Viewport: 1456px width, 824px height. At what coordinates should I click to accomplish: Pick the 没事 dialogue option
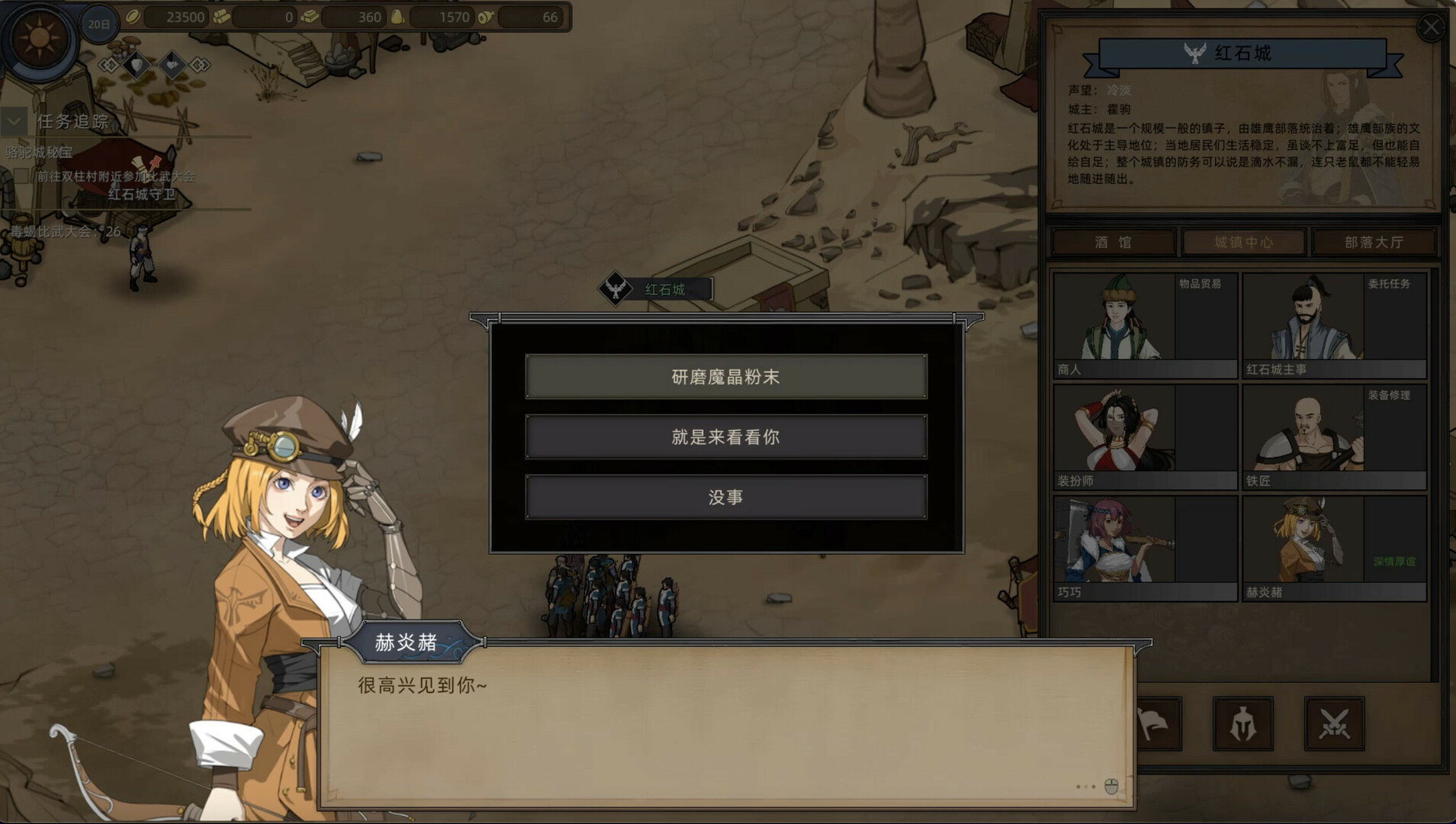pyautogui.click(x=725, y=497)
